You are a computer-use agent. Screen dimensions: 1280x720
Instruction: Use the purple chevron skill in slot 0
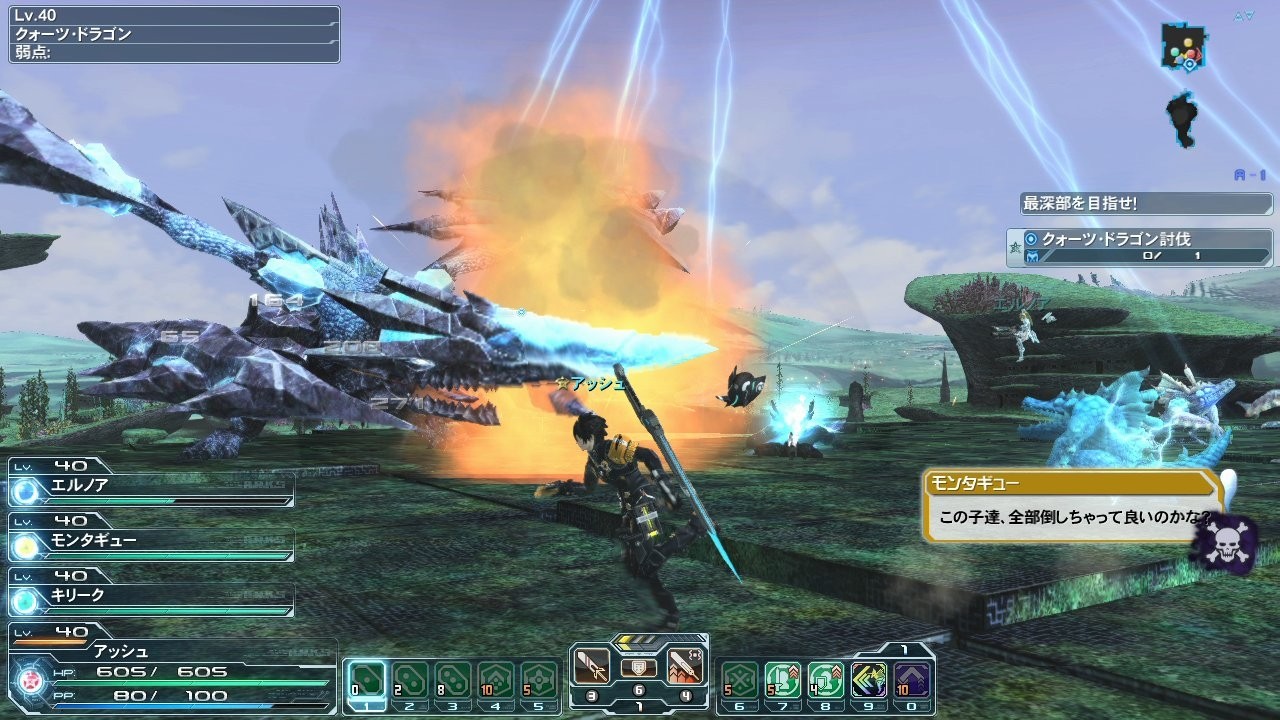click(x=911, y=679)
